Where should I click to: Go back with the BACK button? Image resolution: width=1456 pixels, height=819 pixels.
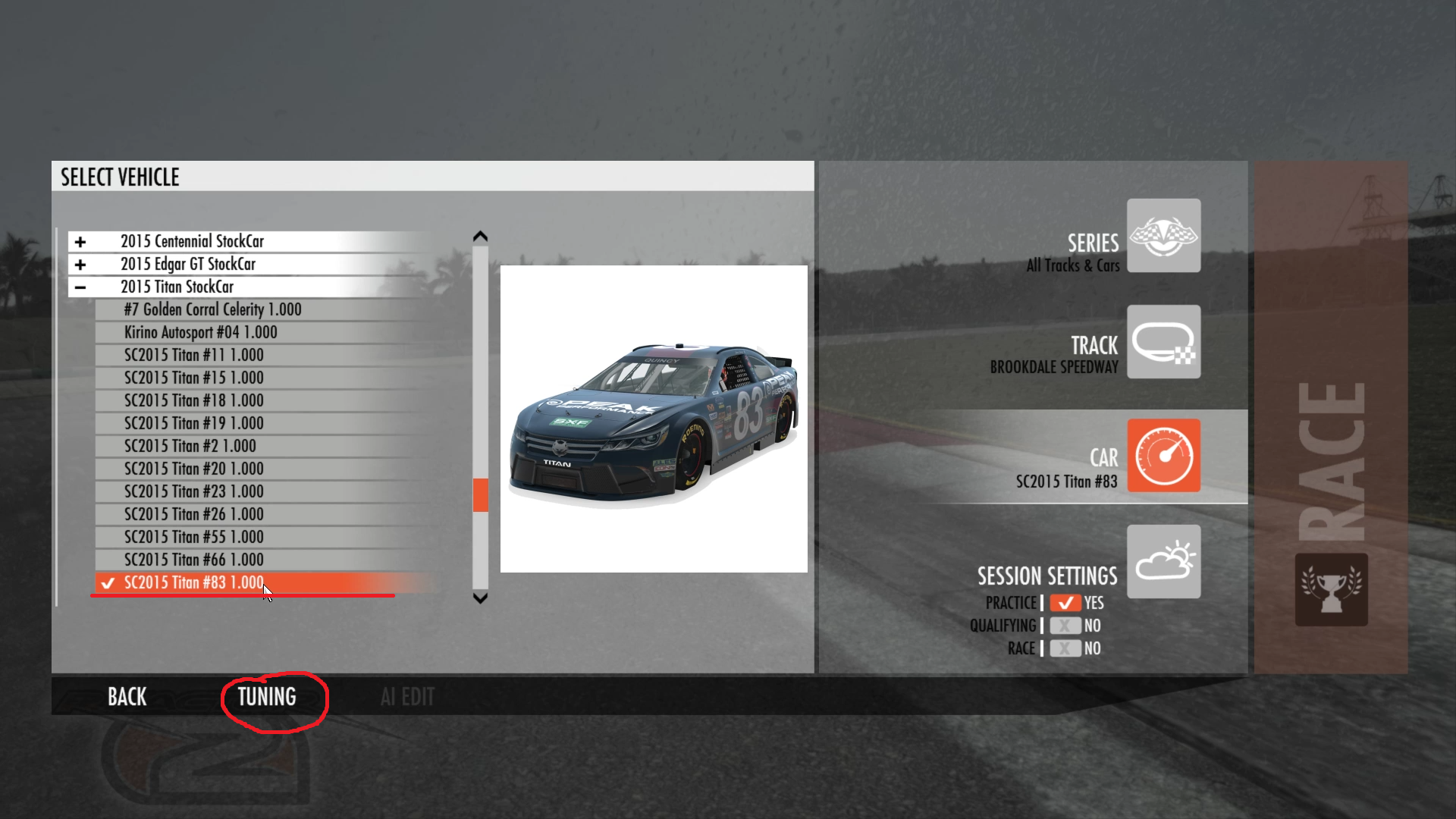(127, 697)
